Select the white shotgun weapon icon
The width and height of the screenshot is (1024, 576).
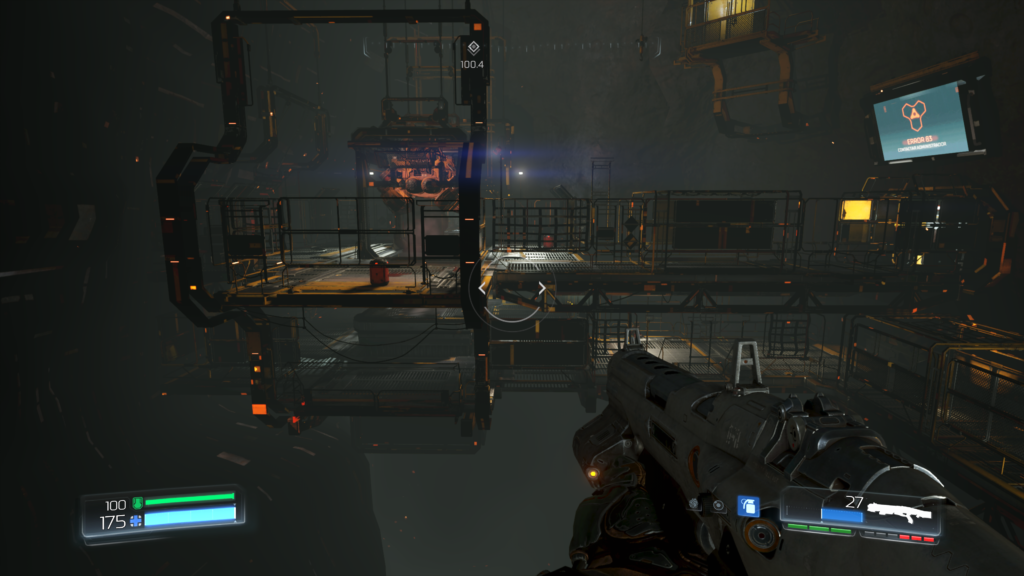(900, 514)
